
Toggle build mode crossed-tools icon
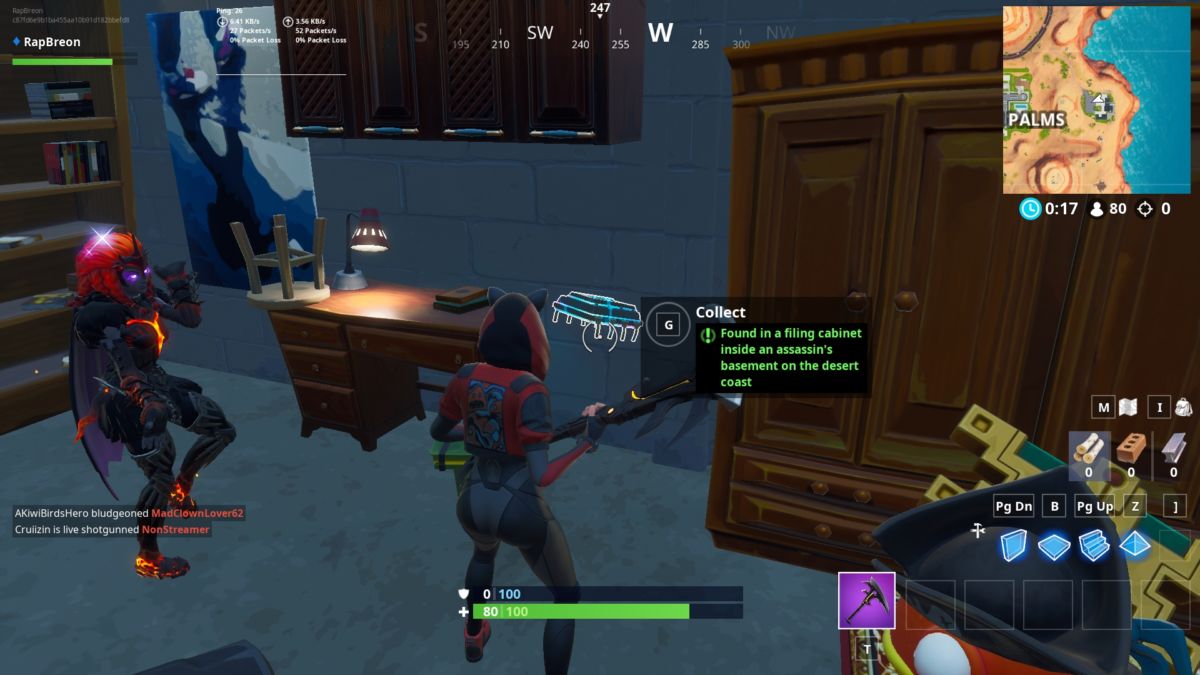click(x=978, y=531)
